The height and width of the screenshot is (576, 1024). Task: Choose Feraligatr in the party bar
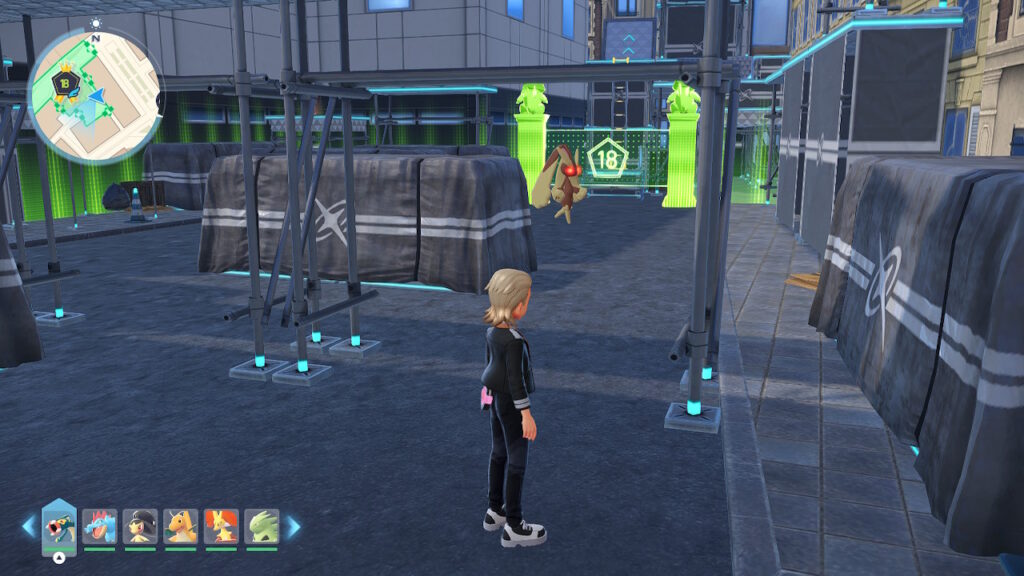click(x=100, y=526)
